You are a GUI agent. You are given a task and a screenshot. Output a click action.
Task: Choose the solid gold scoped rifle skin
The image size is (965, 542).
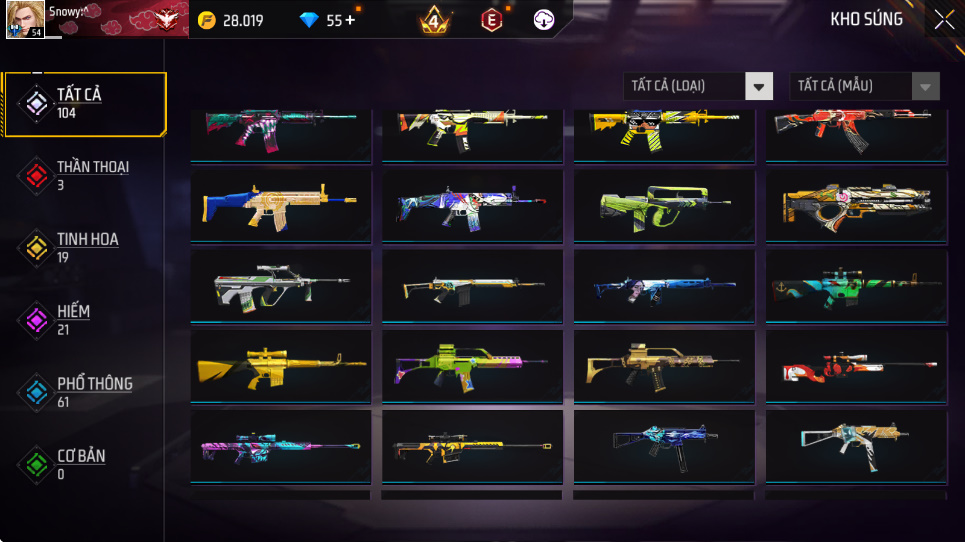coord(280,366)
